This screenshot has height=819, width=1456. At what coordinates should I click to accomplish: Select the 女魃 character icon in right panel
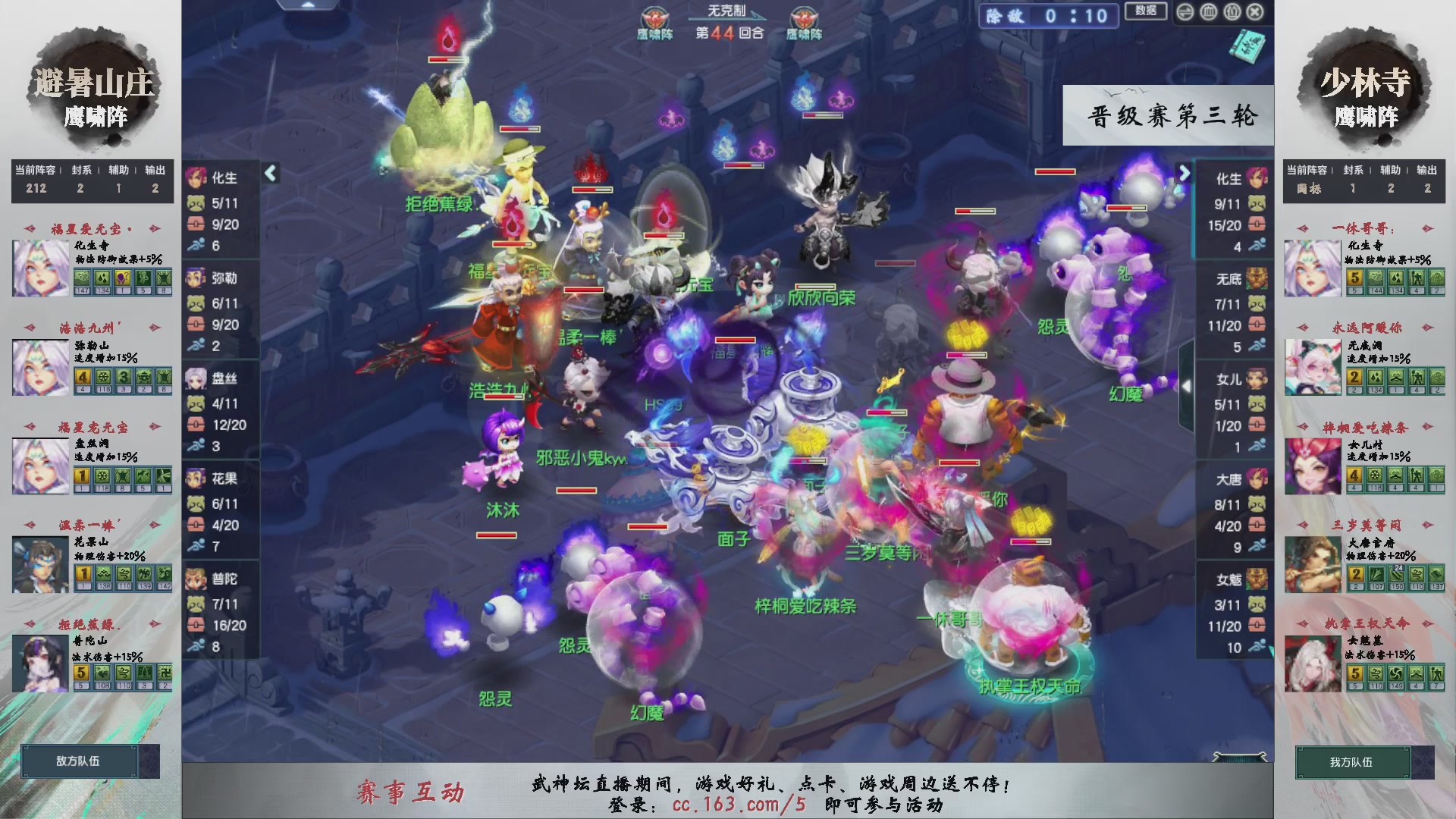coord(1255,579)
